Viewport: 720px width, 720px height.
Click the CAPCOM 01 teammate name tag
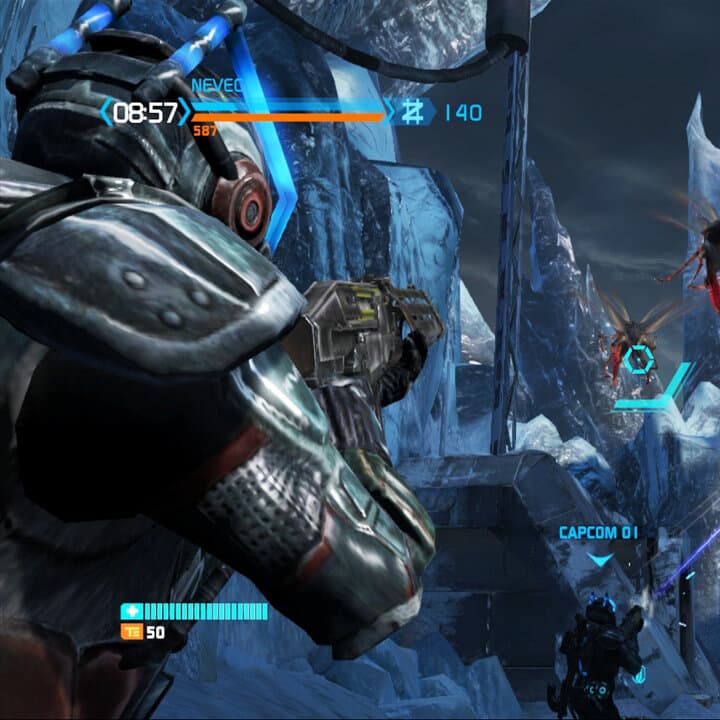coord(598,533)
